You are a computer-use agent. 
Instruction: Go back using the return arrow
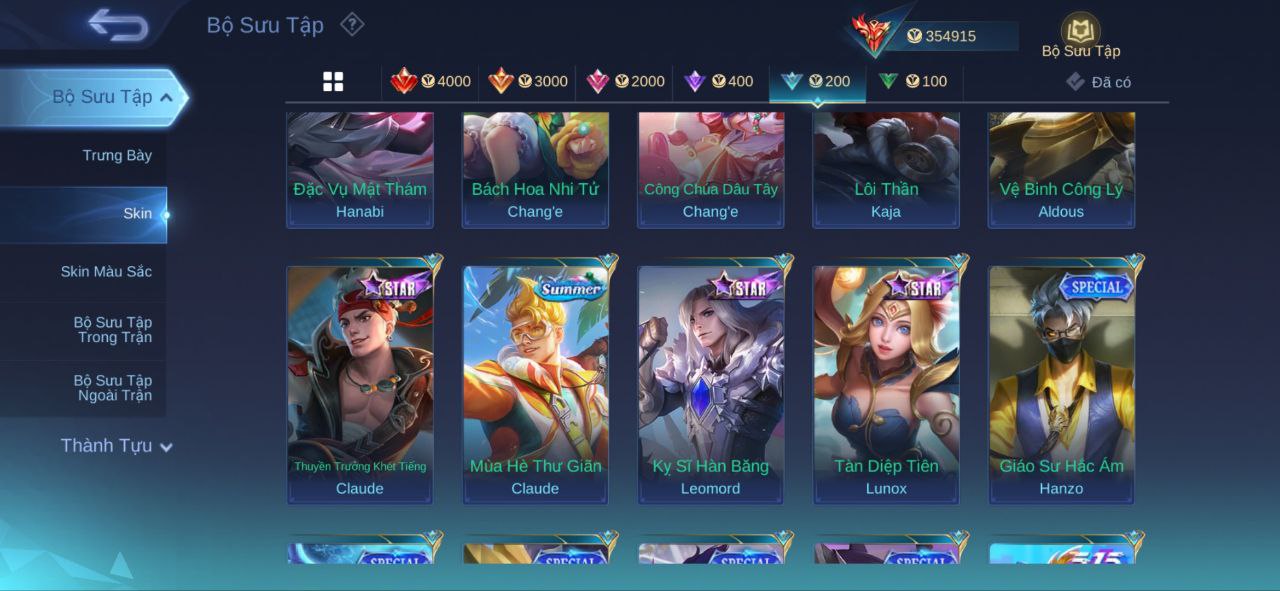[118, 25]
